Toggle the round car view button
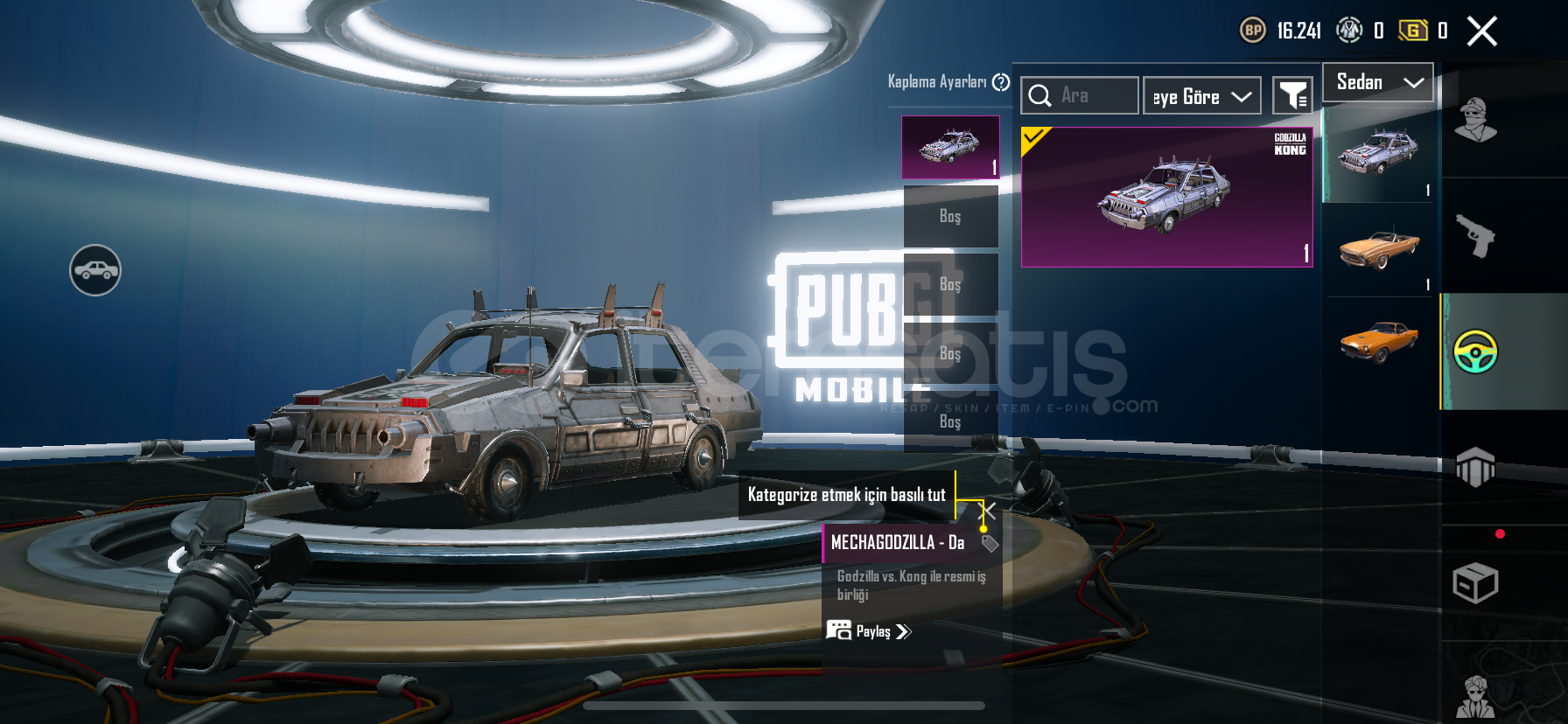 [x=95, y=270]
